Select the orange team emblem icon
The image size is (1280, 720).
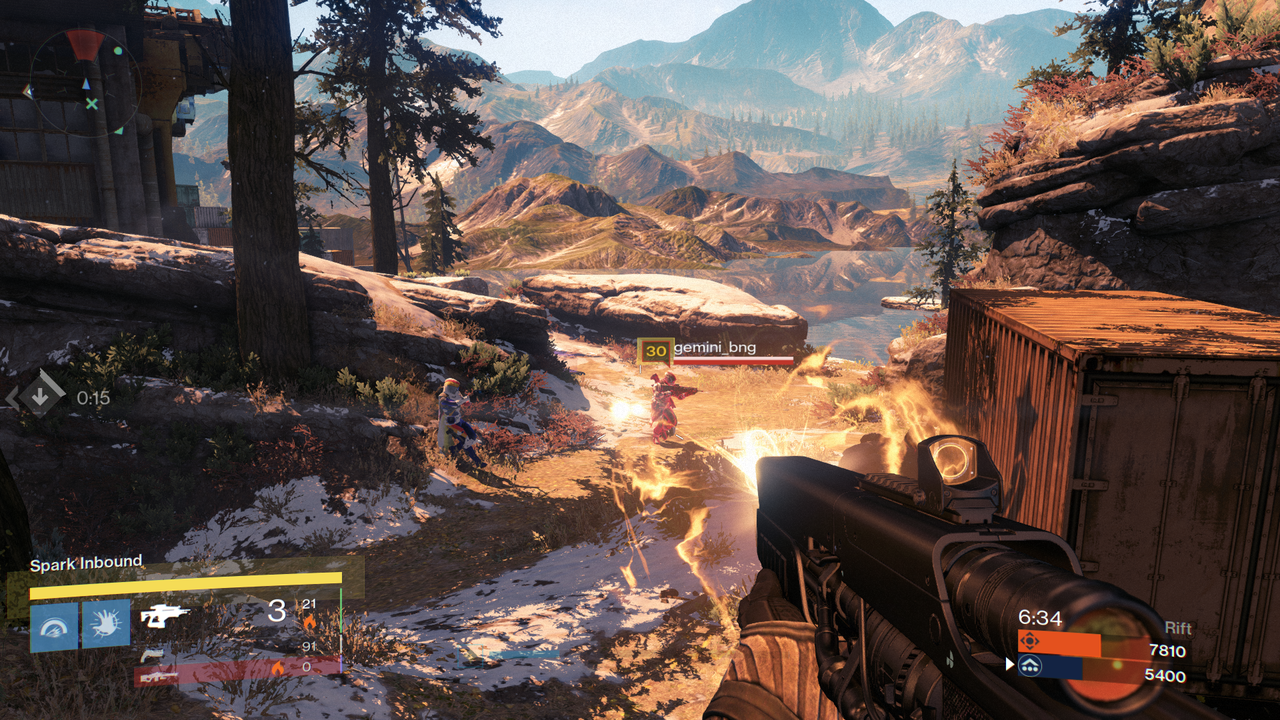coord(1029,640)
